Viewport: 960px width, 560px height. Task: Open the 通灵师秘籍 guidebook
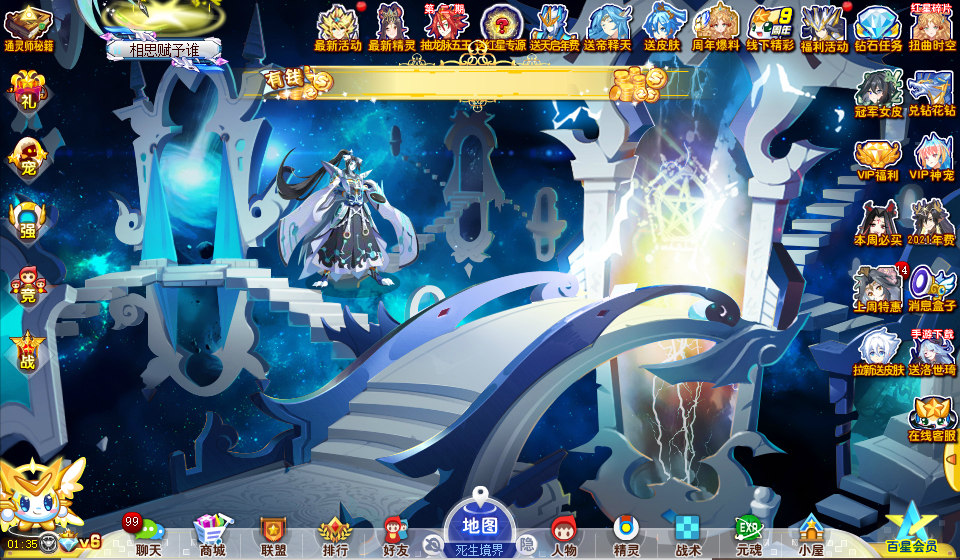click(28, 27)
